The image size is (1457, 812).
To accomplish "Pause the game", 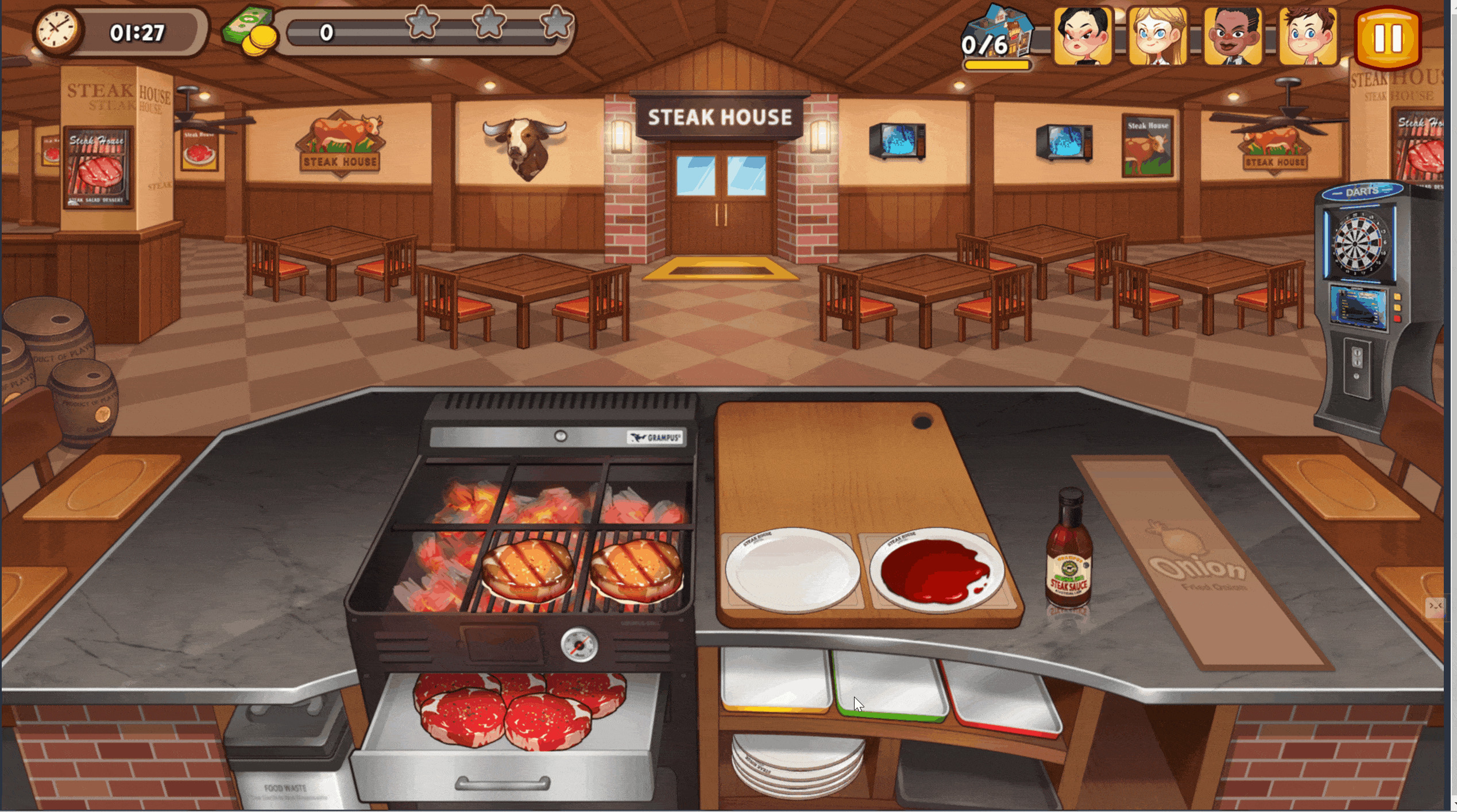I will (1387, 38).
